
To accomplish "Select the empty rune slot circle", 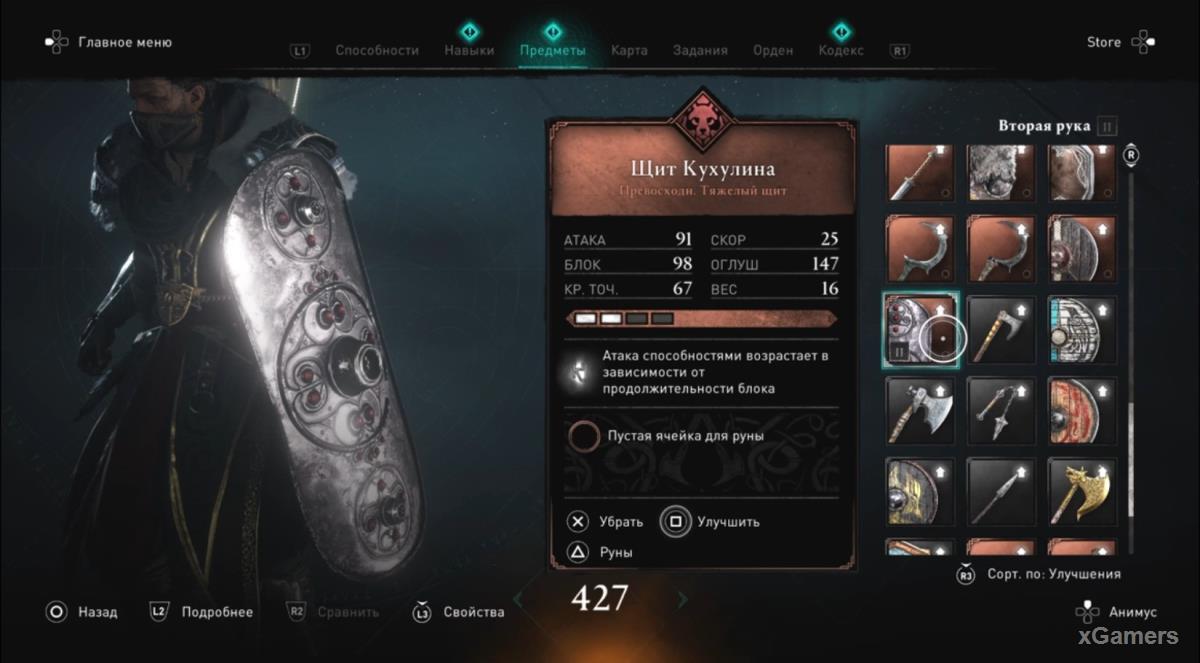I will (x=584, y=436).
